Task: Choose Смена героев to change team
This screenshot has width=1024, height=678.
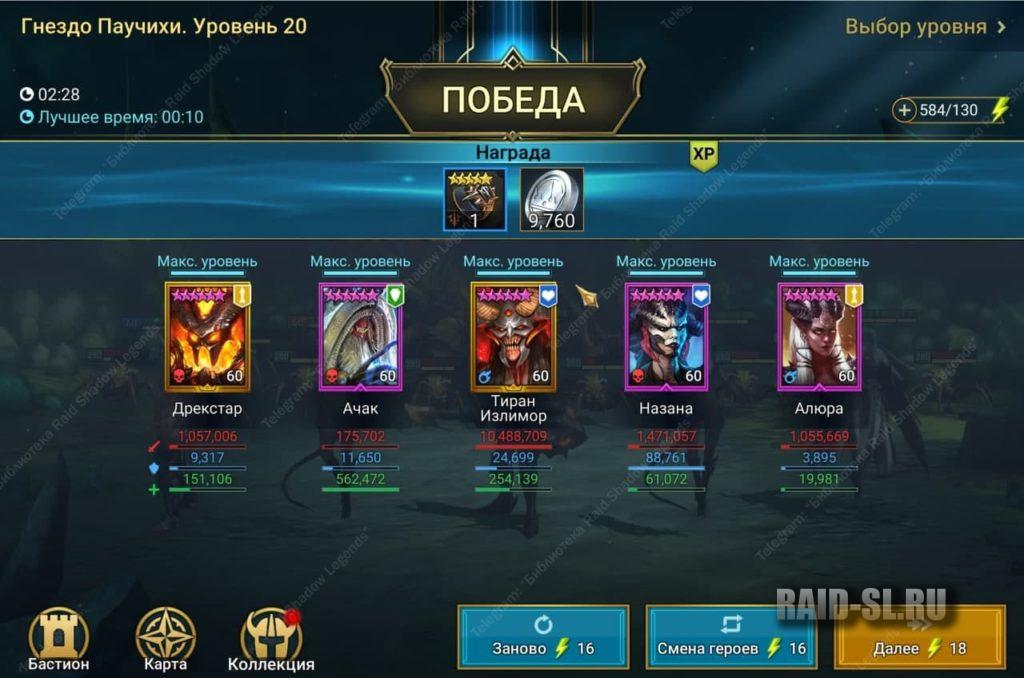Action: [x=731, y=637]
